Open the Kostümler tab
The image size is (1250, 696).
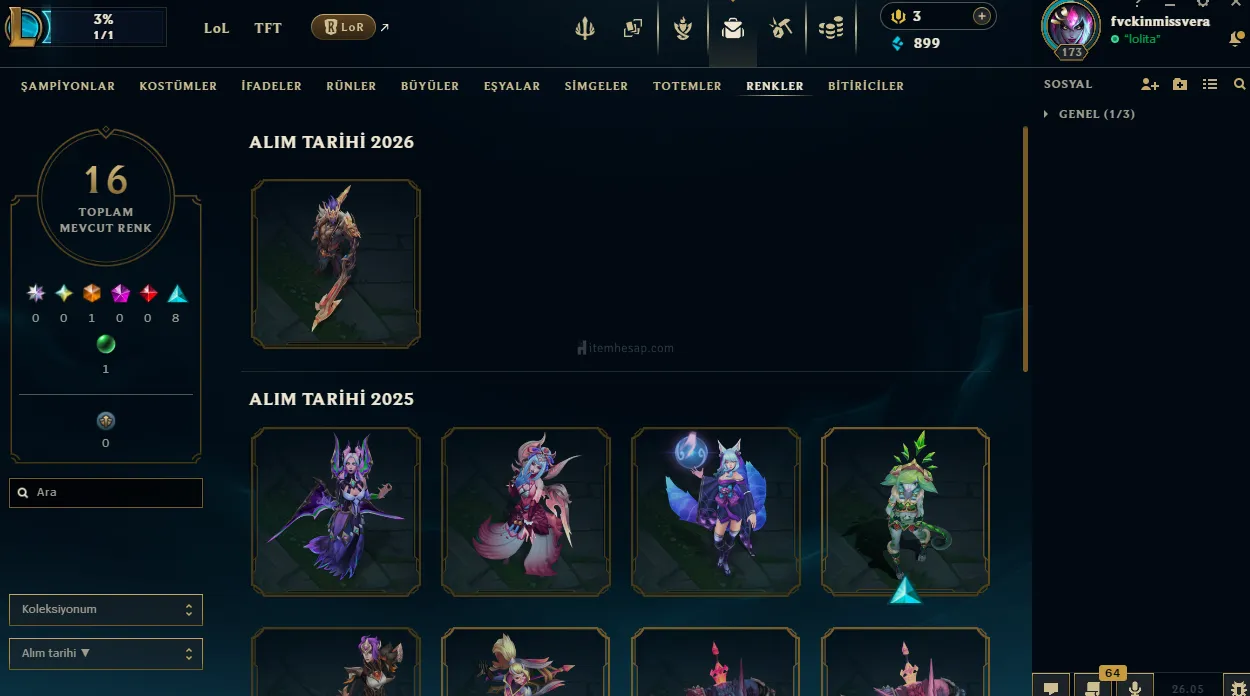point(178,86)
